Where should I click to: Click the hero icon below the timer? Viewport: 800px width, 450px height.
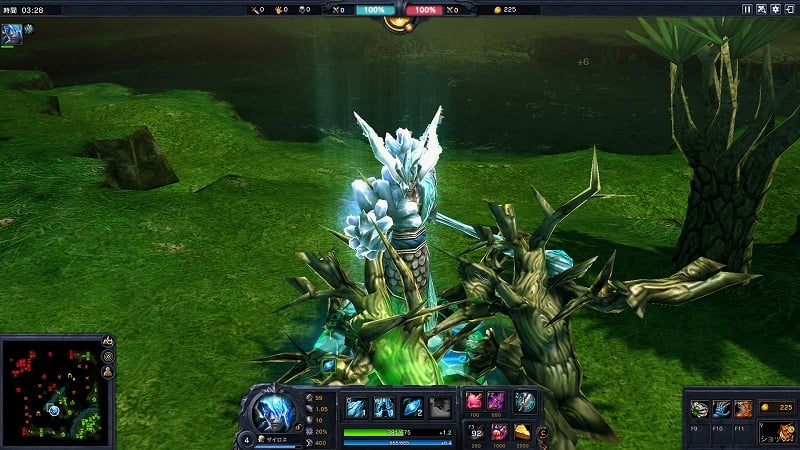tap(14, 32)
